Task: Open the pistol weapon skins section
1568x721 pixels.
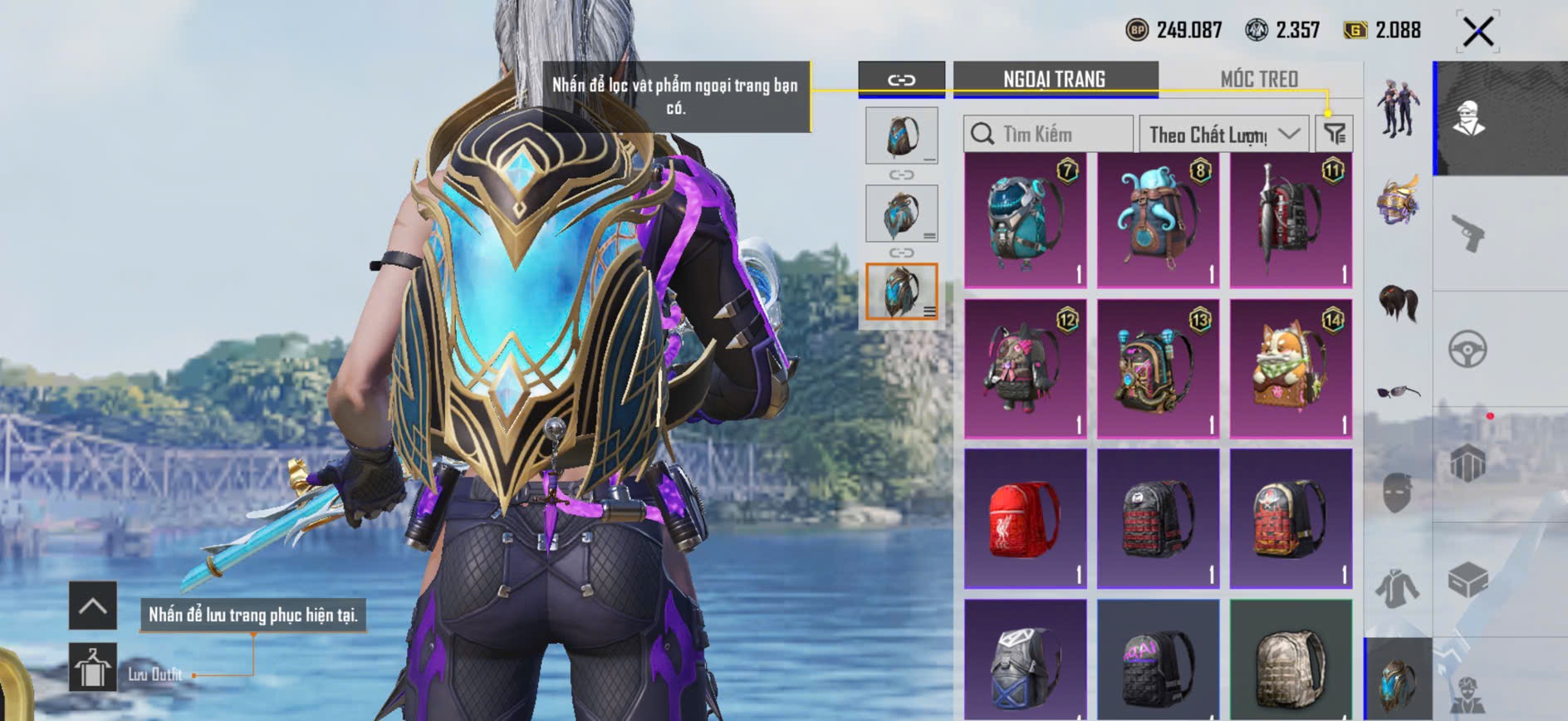Action: click(1468, 233)
